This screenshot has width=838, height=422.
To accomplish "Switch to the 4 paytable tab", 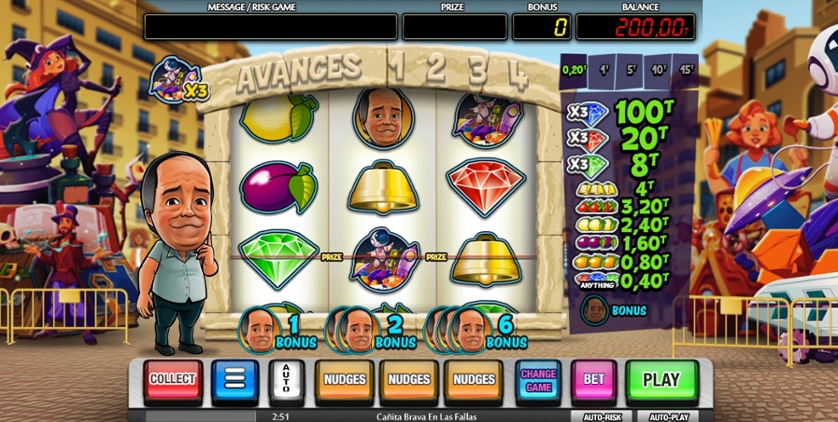I will click(x=605, y=70).
